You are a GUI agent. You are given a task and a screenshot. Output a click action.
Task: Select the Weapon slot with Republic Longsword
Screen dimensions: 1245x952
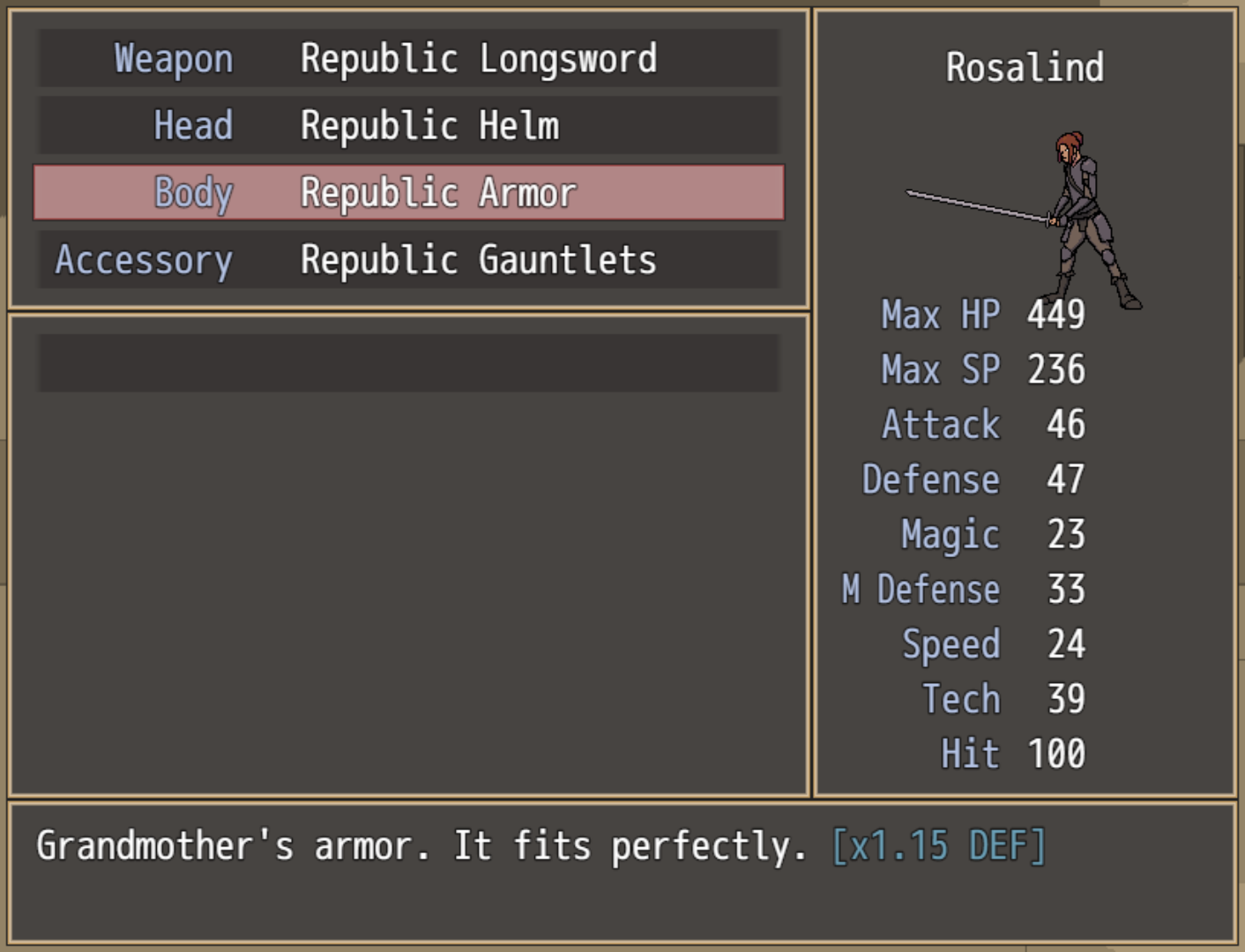pos(406,58)
